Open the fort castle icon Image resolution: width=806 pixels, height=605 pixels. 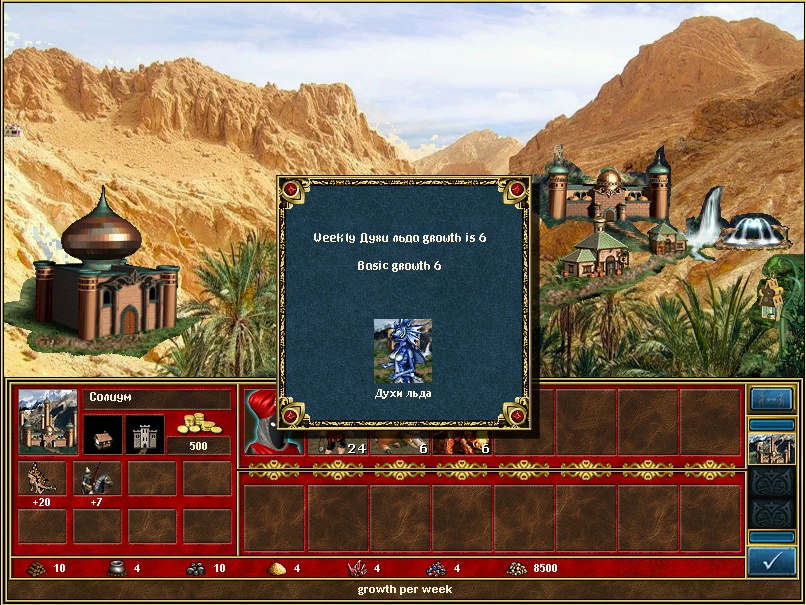click(x=145, y=435)
